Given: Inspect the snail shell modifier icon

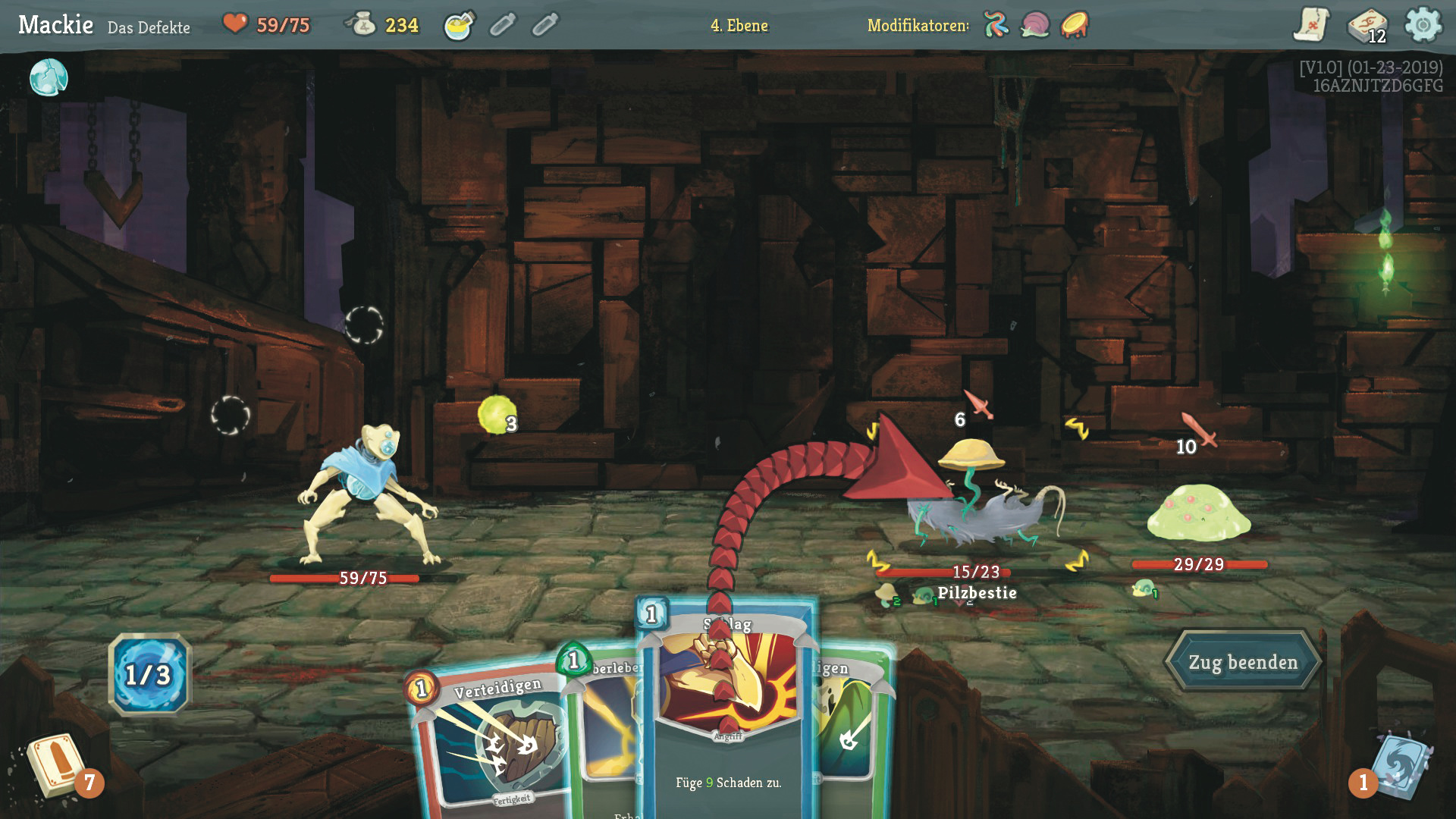Looking at the screenshot, I should [x=1035, y=25].
